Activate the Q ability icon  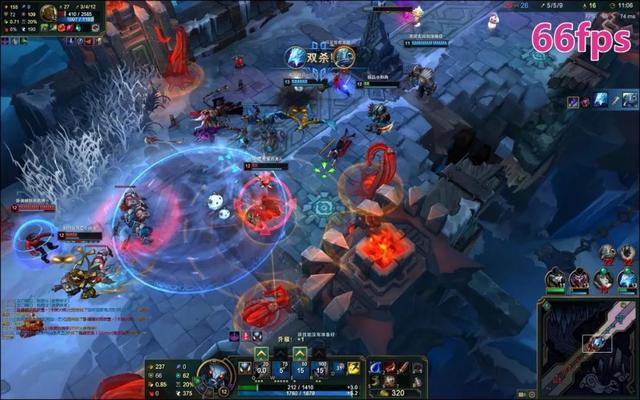pyautogui.click(x=262, y=369)
